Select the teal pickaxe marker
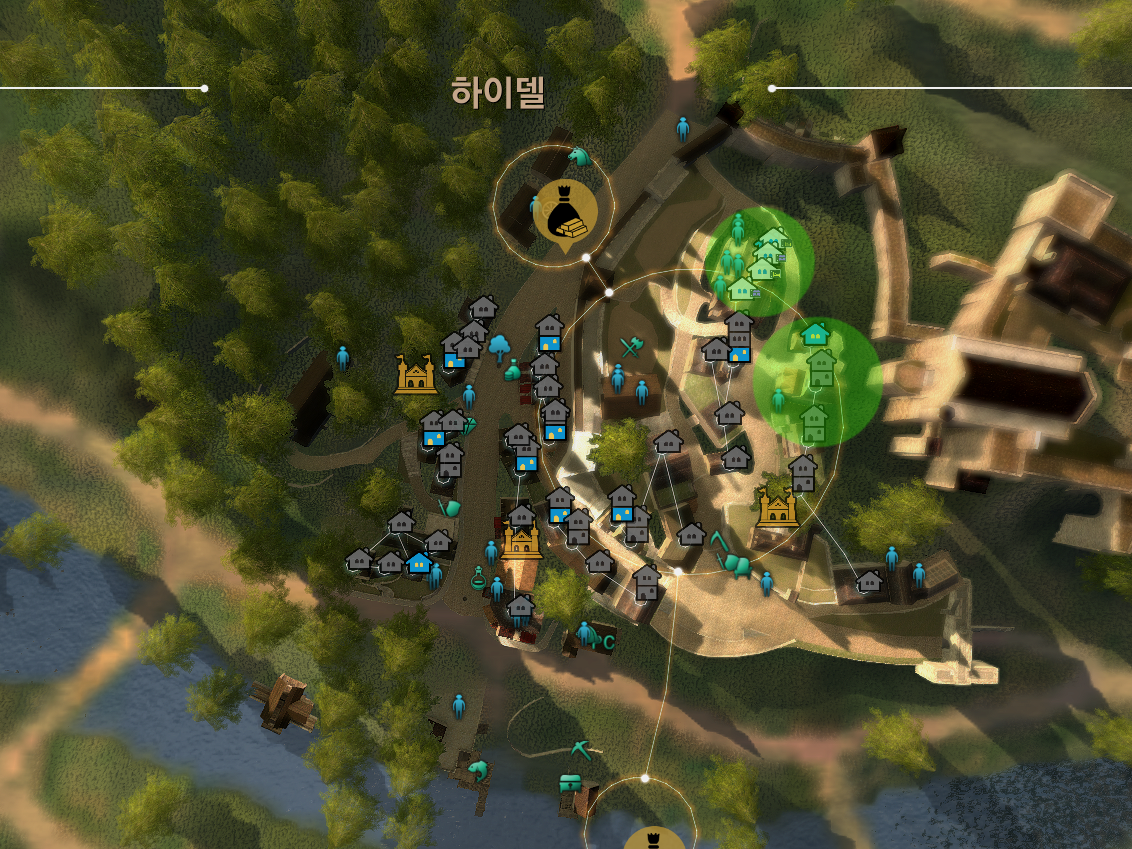Viewport: 1132px width, 849px height. (581, 748)
